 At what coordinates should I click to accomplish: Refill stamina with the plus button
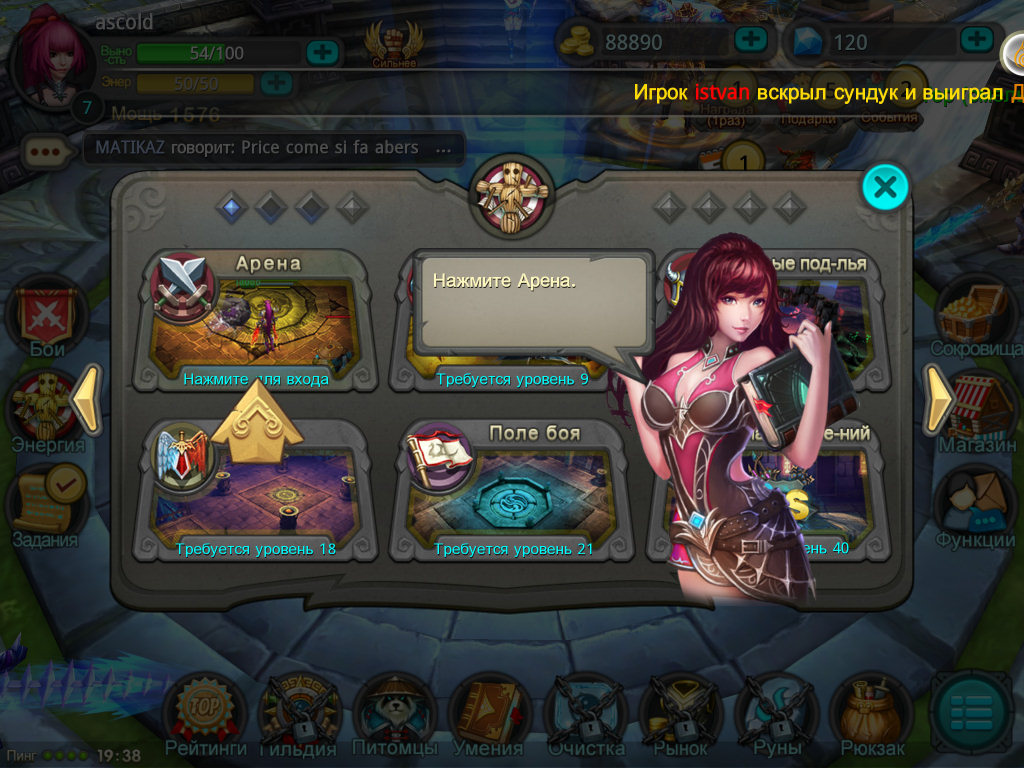point(322,52)
